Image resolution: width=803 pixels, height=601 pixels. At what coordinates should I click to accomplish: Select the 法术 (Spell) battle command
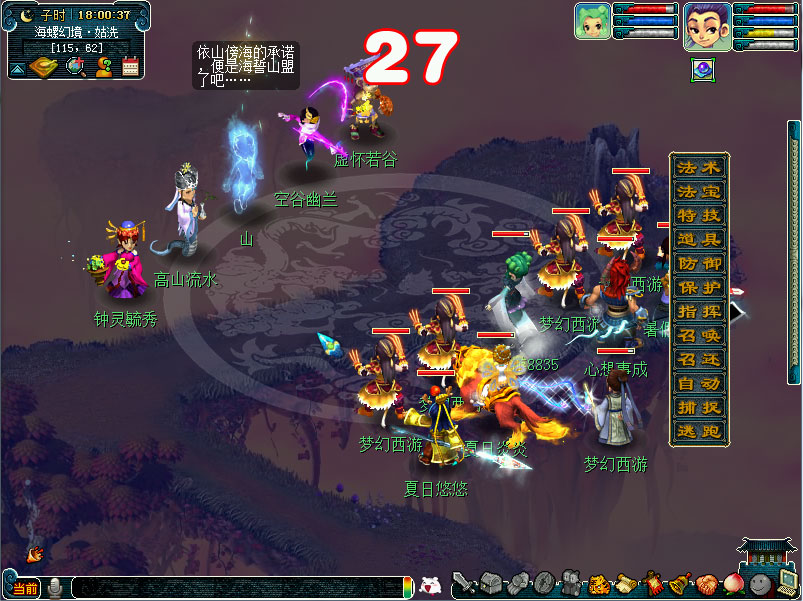(698, 167)
